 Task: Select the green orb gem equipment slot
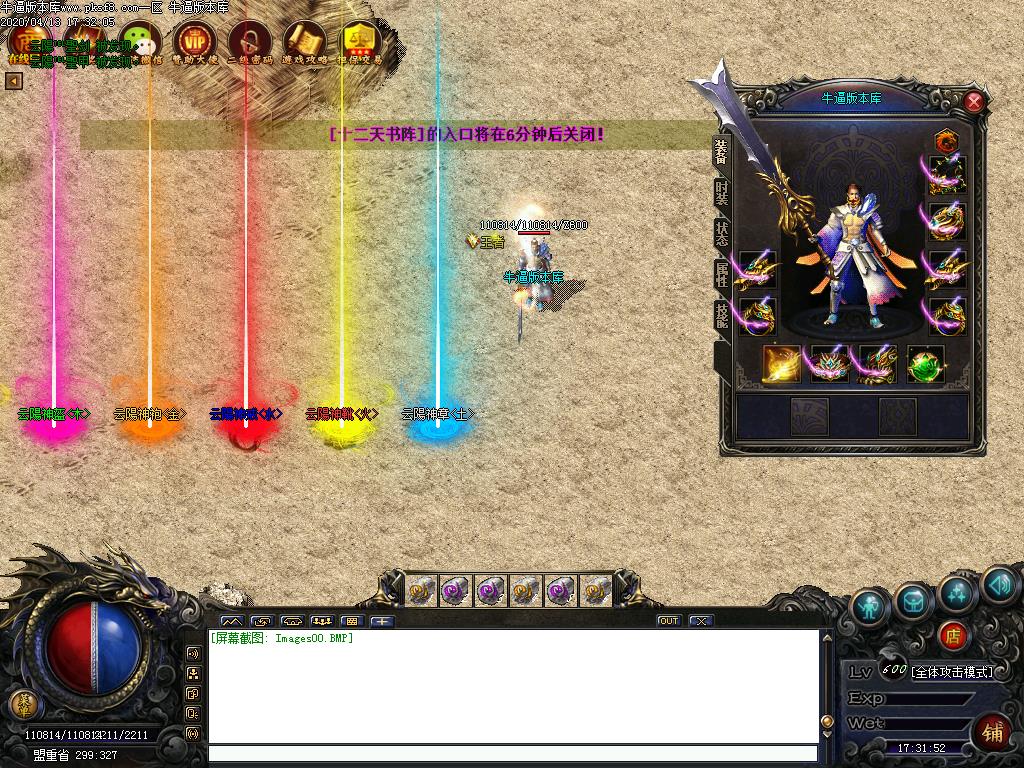(926, 365)
